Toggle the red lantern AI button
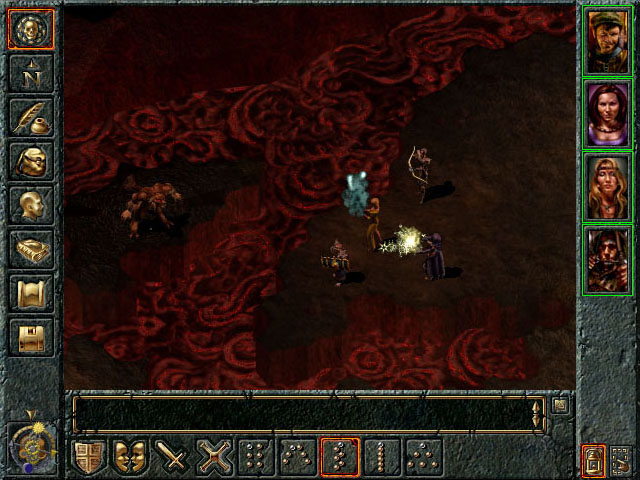Image resolution: width=640 pixels, height=480 pixels. [592, 460]
